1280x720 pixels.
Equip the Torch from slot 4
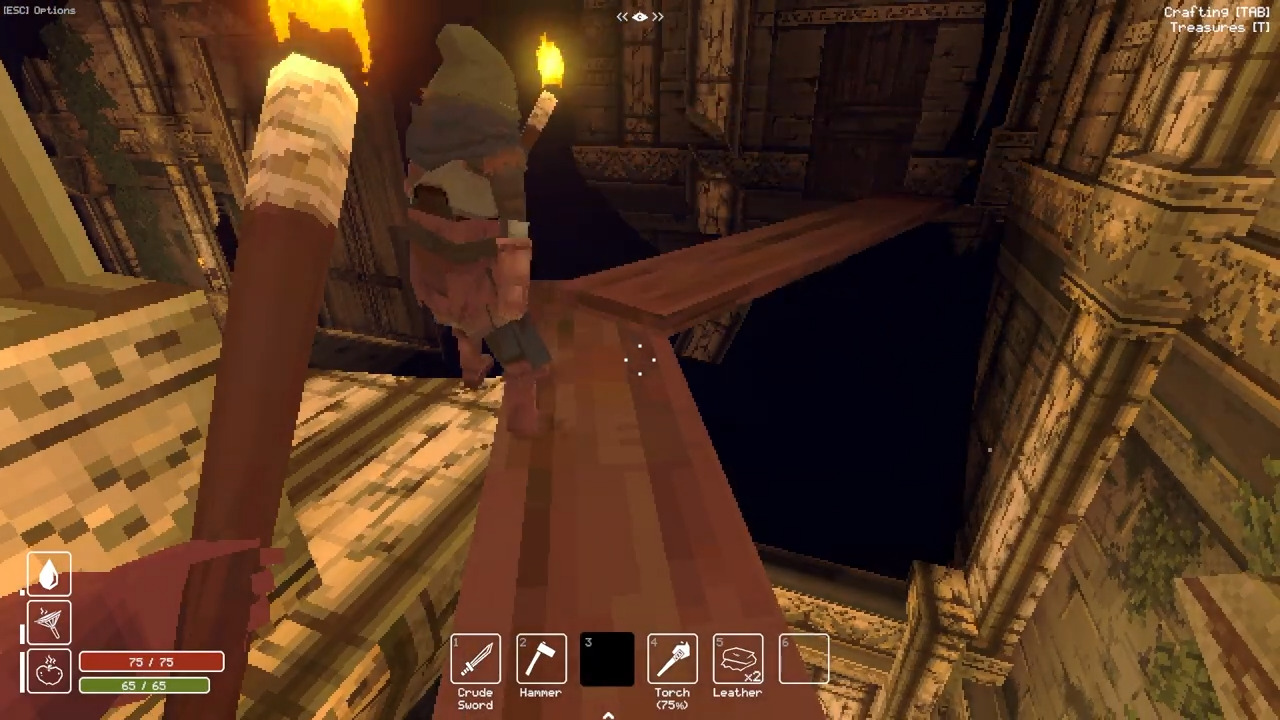(672, 658)
